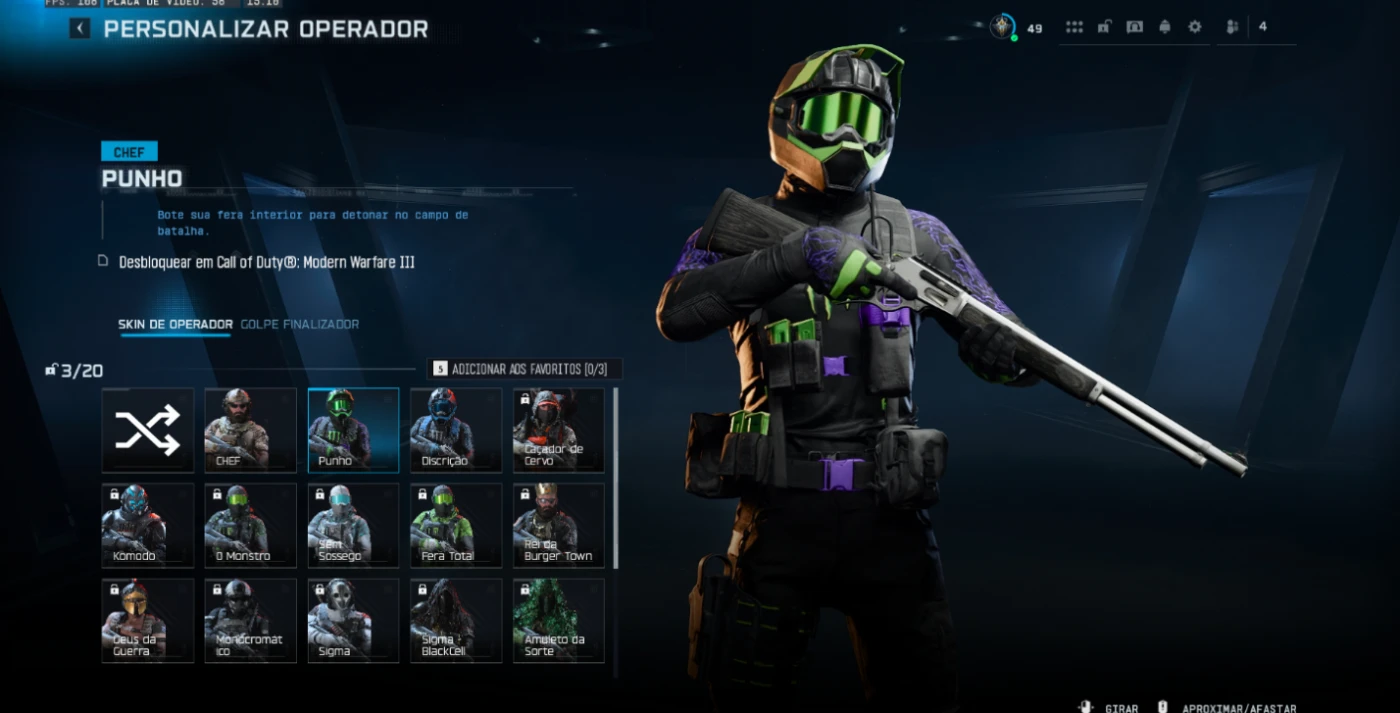Pick the Discrição operator skin
Image resolution: width=1400 pixels, height=713 pixels.
[456, 430]
